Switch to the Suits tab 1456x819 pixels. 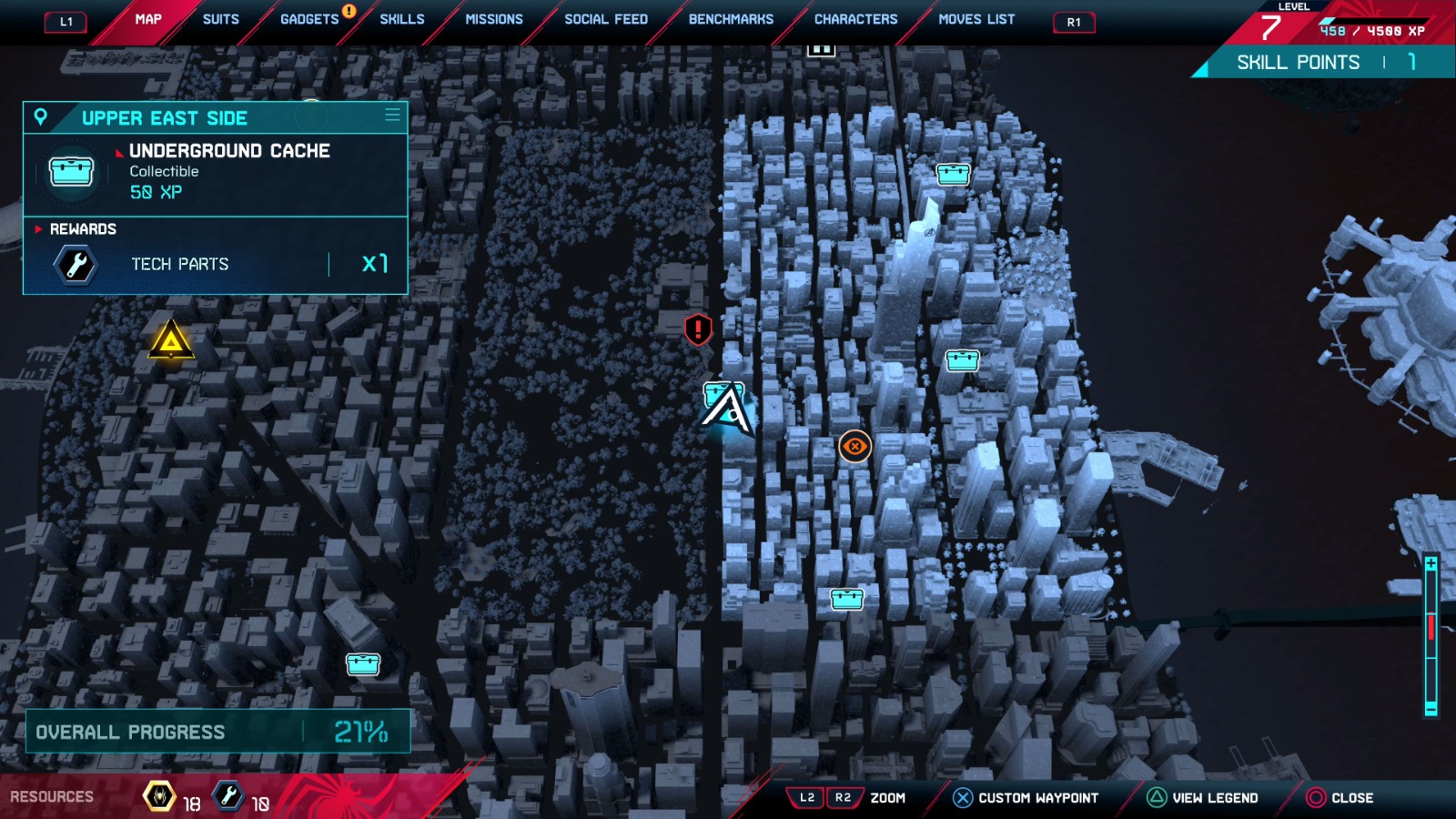click(220, 19)
